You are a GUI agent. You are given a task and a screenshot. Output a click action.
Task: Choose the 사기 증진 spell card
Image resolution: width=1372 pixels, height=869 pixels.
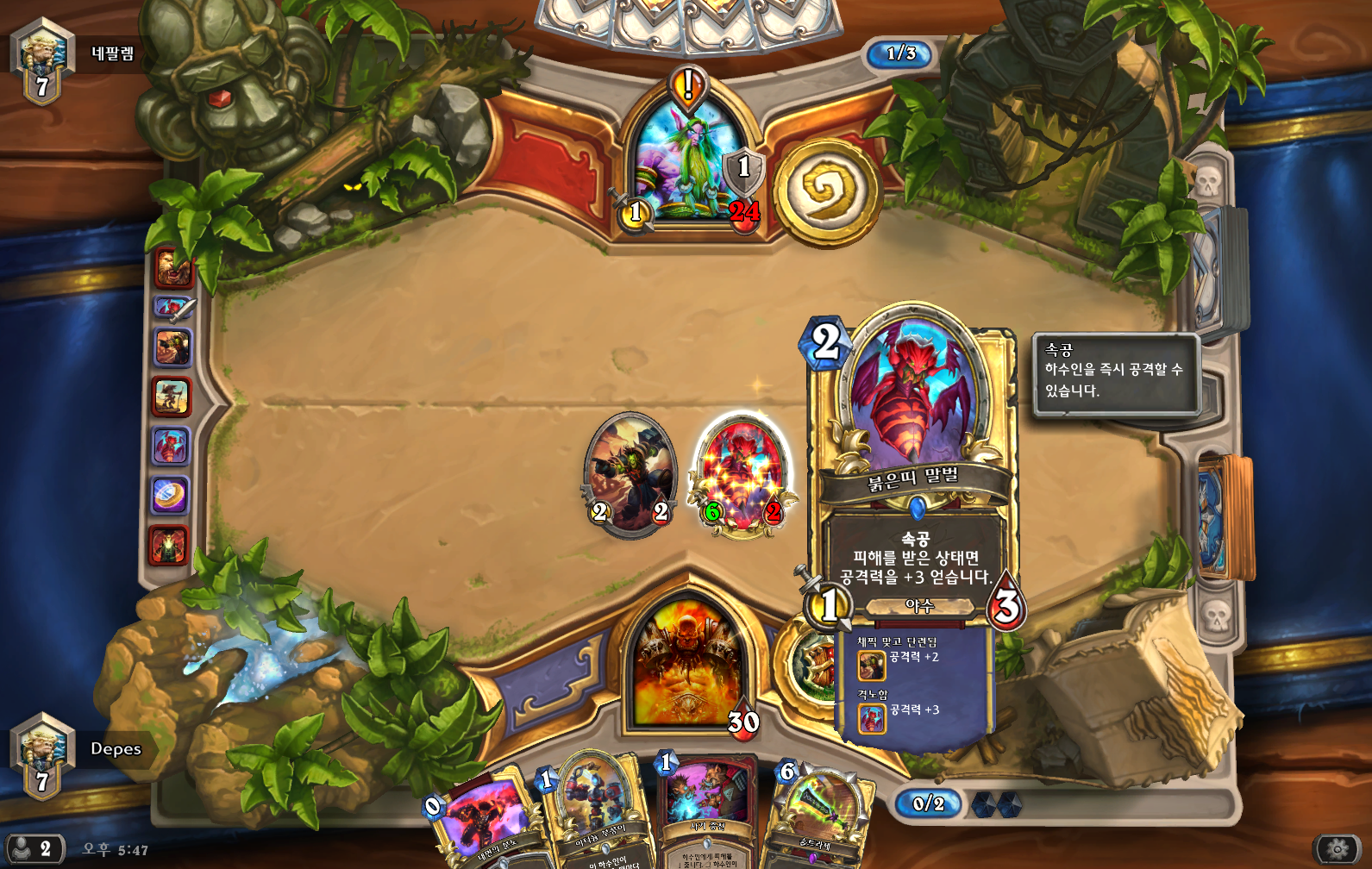click(x=707, y=810)
